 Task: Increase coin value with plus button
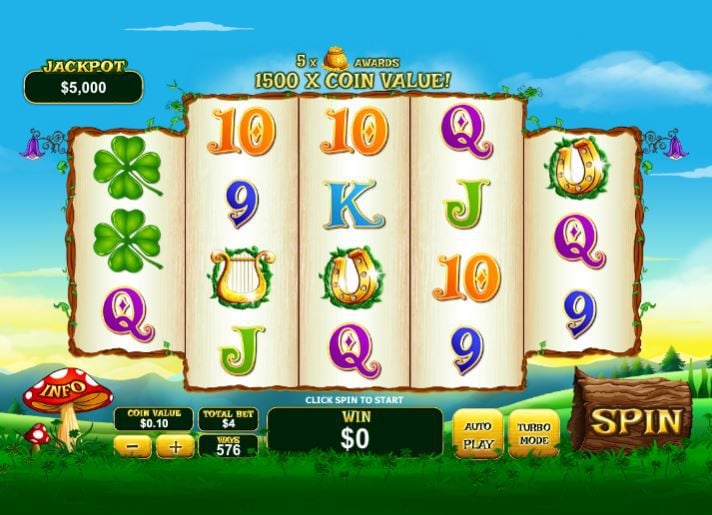coord(175,447)
